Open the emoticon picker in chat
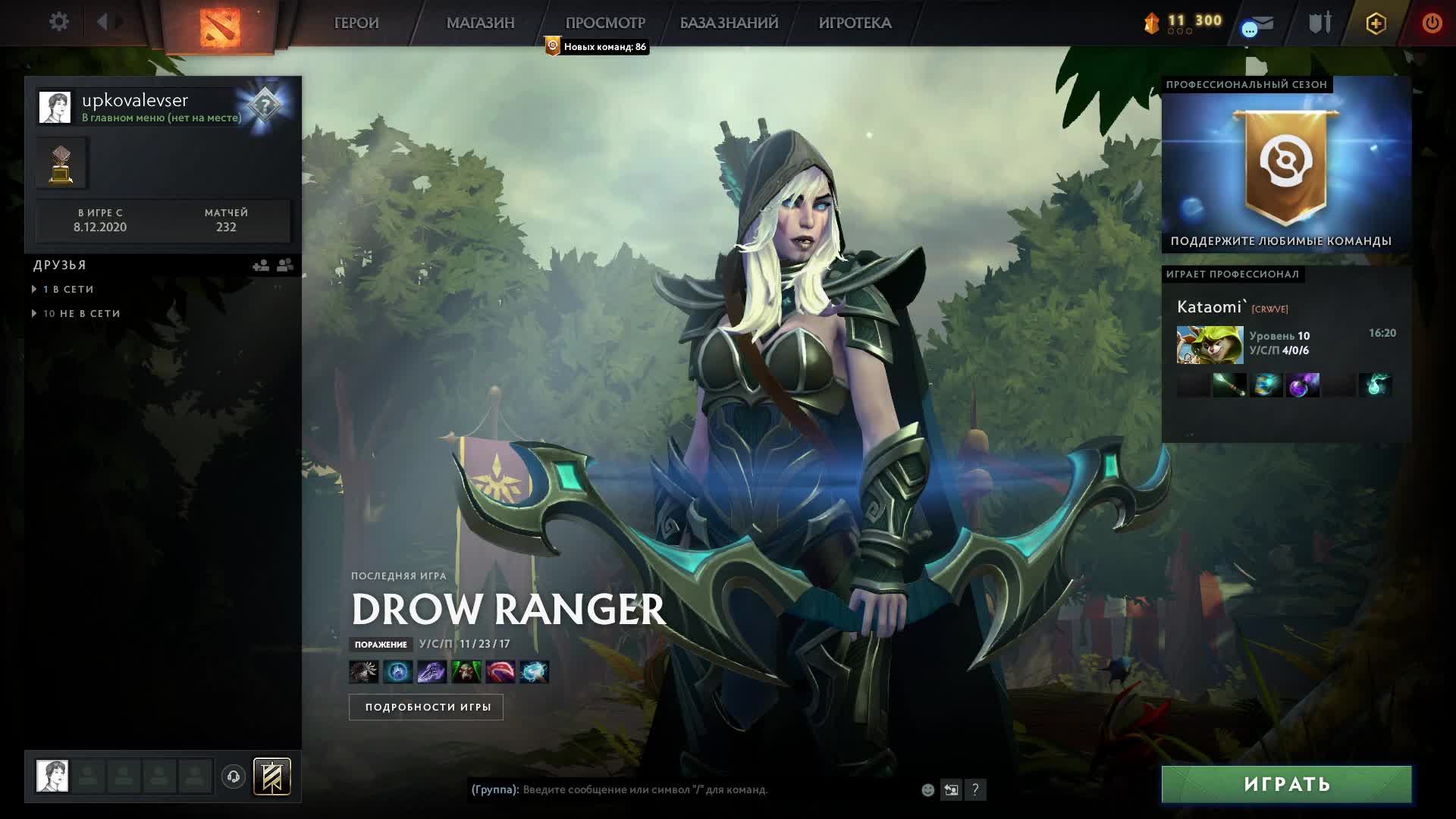 pos(927,790)
